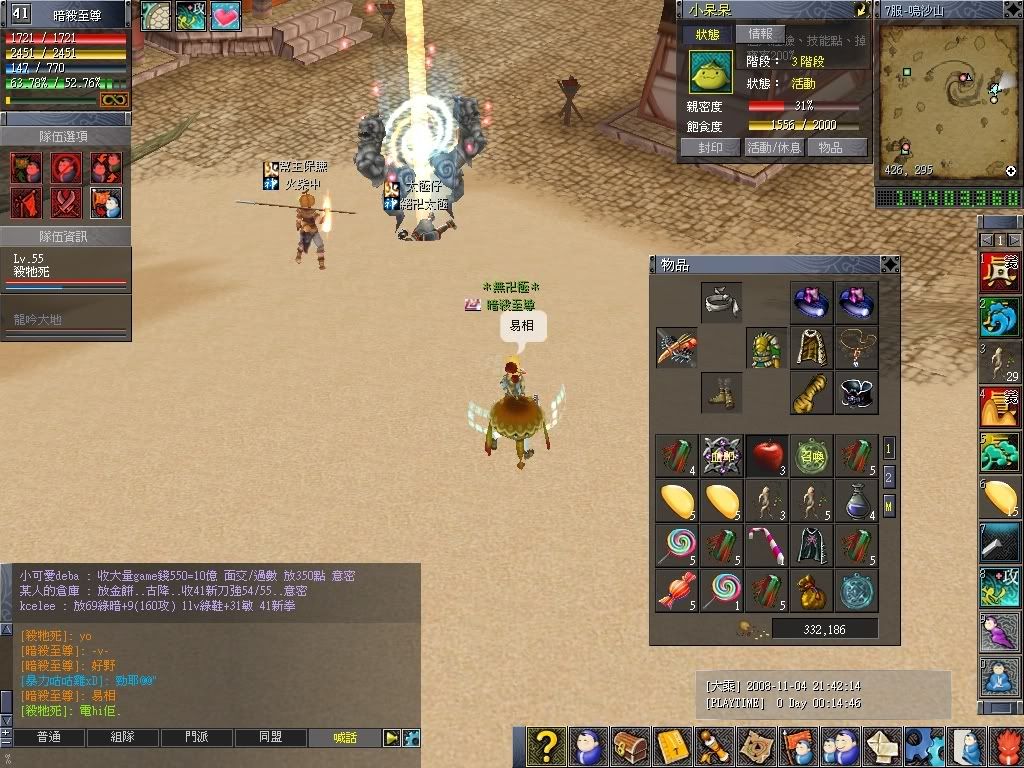Image resolution: width=1024 pixels, height=768 pixels.
Task: Open the treasure chest menu icon
Action: coord(629,747)
